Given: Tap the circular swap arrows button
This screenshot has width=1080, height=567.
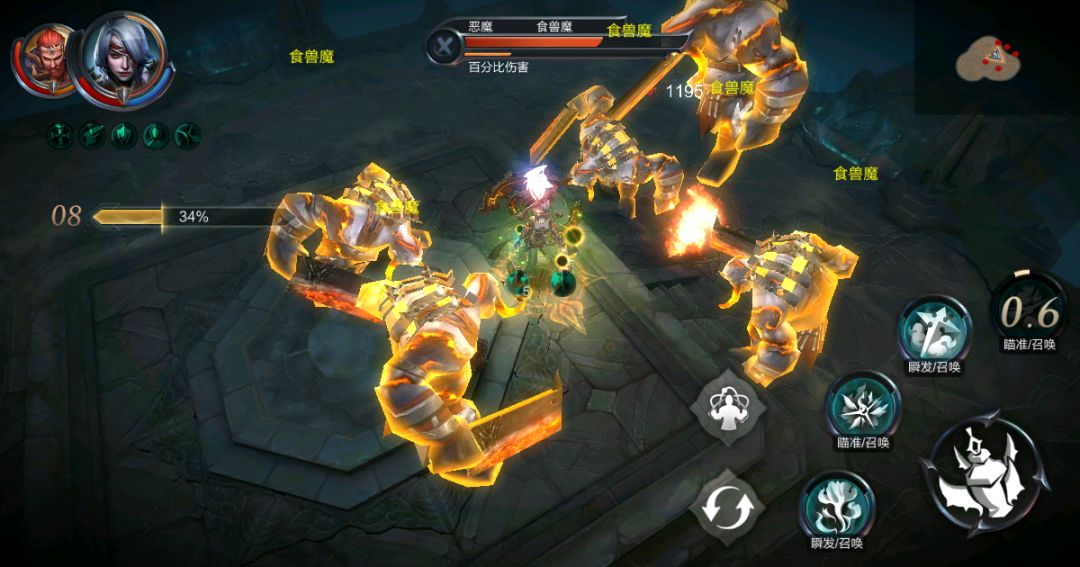Looking at the screenshot, I should click(727, 507).
